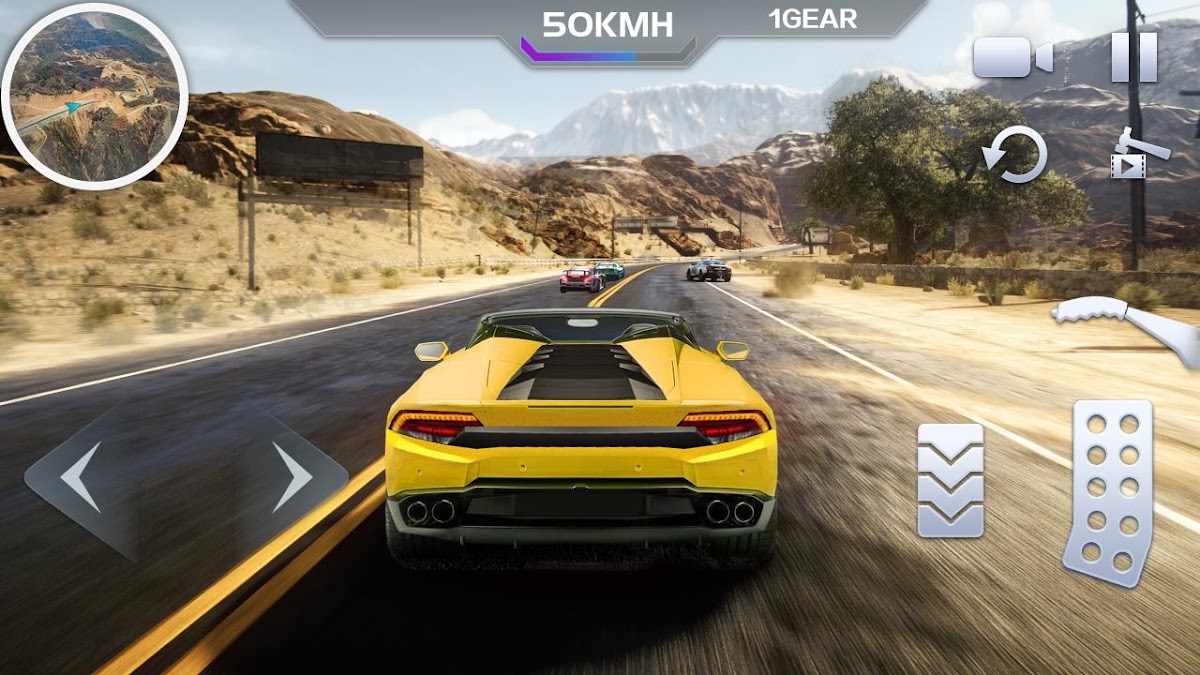Screen dimensions: 1200x675
Task: Pause the game
Action: coord(1134,57)
